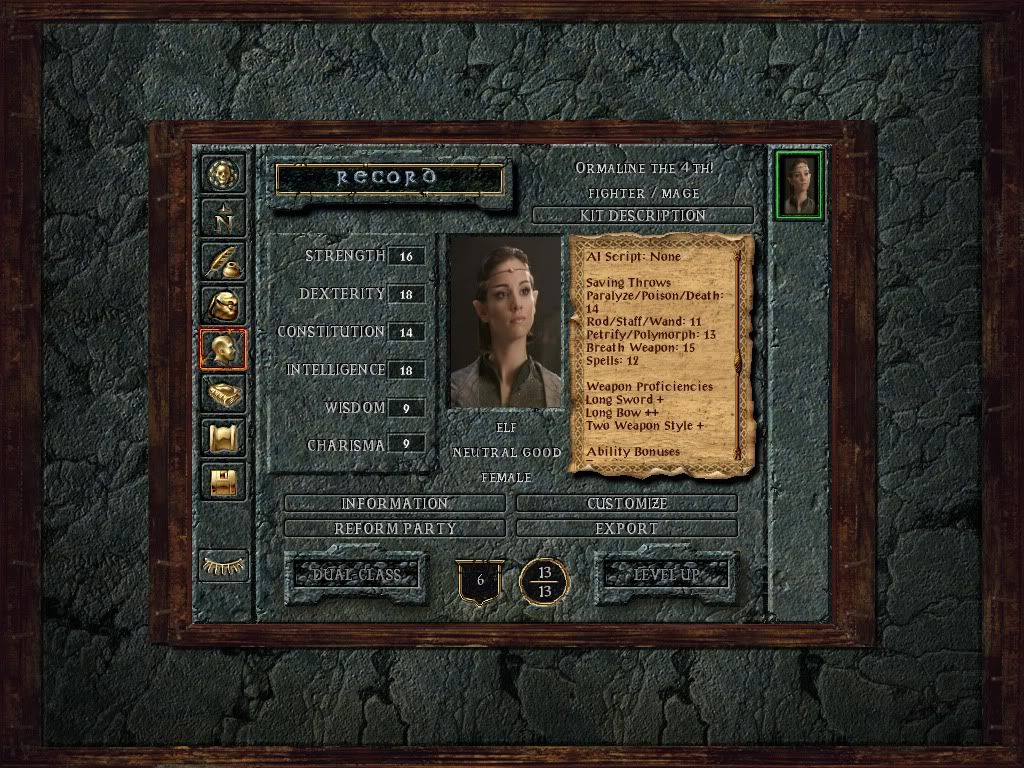Open the inventory helmet icon
This screenshot has height=768, width=1024.
coord(223,305)
